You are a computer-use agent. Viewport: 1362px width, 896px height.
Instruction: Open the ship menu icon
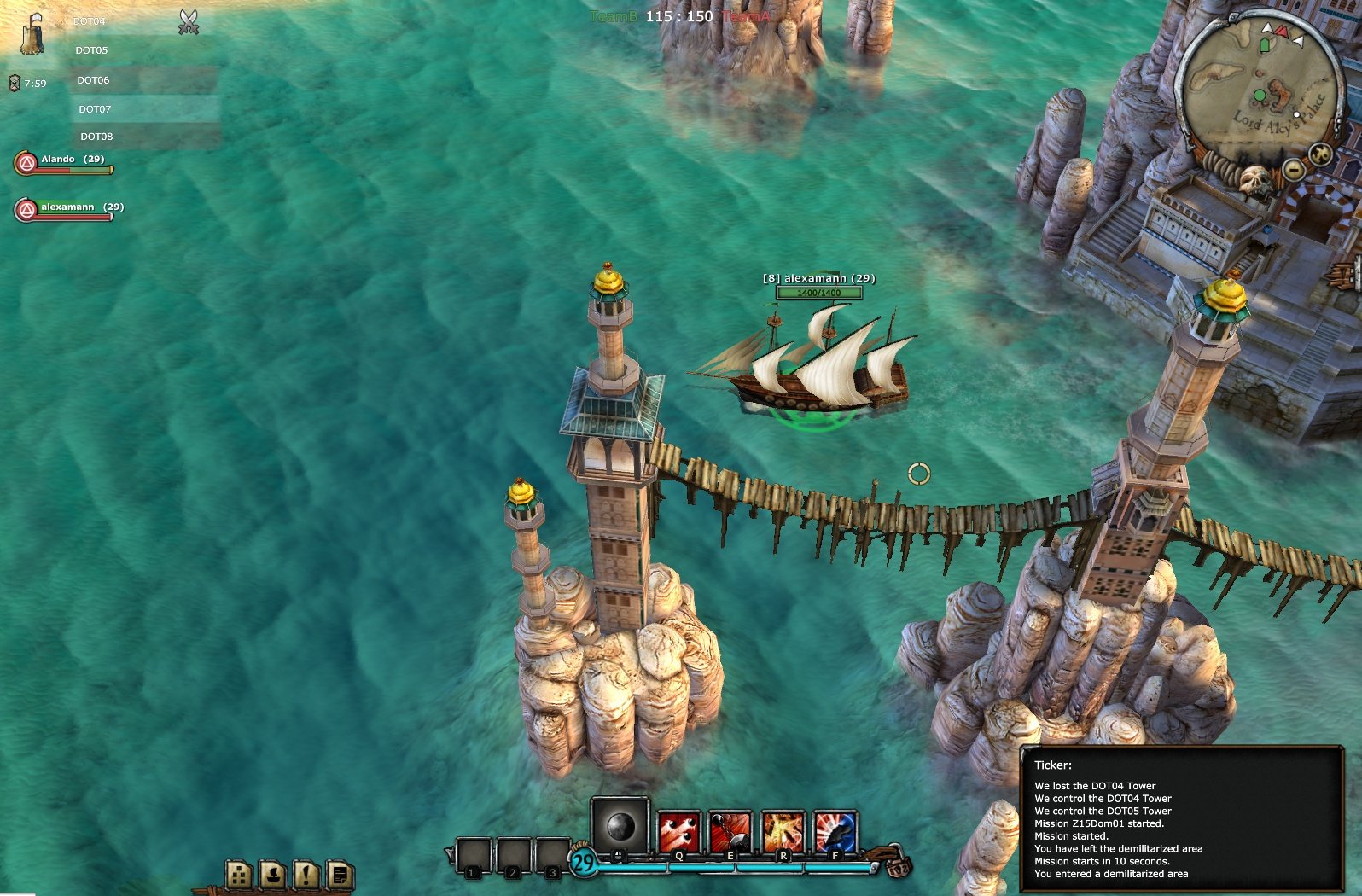click(x=273, y=874)
